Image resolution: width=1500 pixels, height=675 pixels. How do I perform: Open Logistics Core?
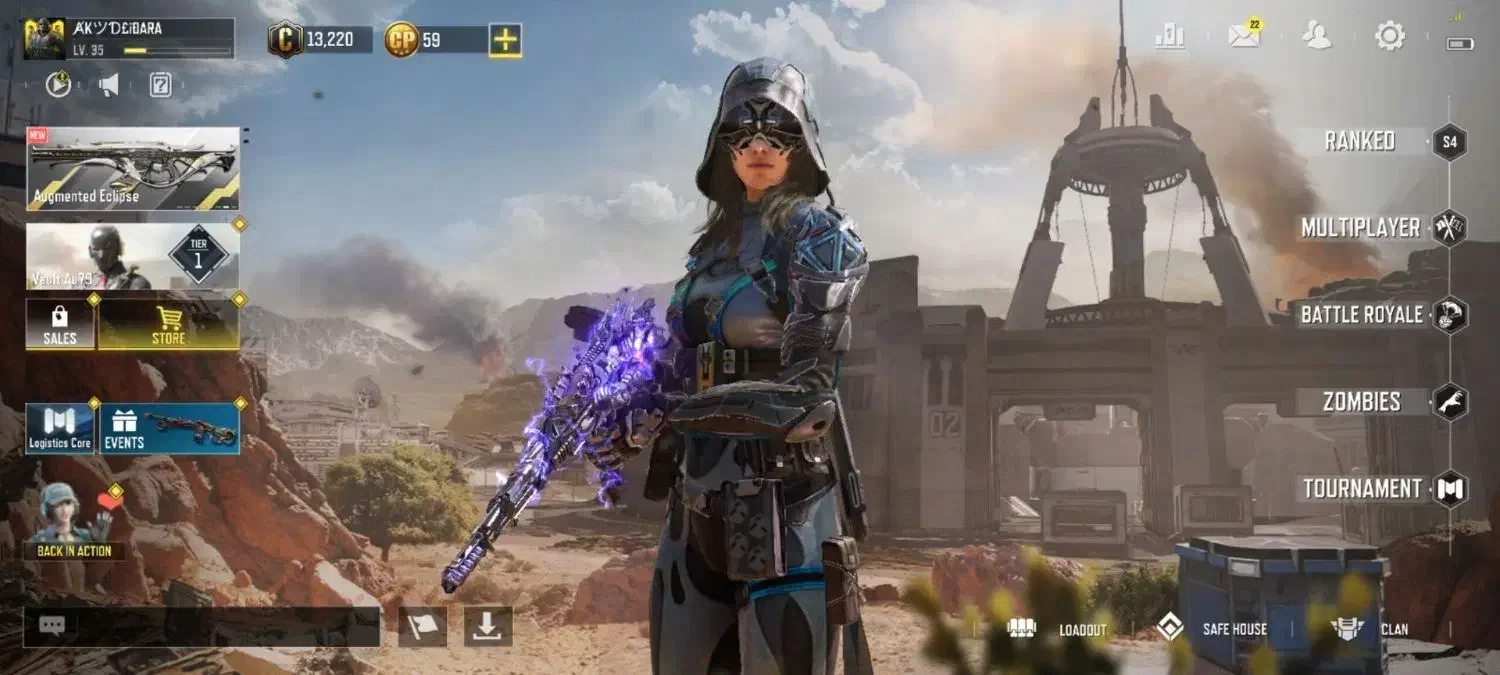60,429
